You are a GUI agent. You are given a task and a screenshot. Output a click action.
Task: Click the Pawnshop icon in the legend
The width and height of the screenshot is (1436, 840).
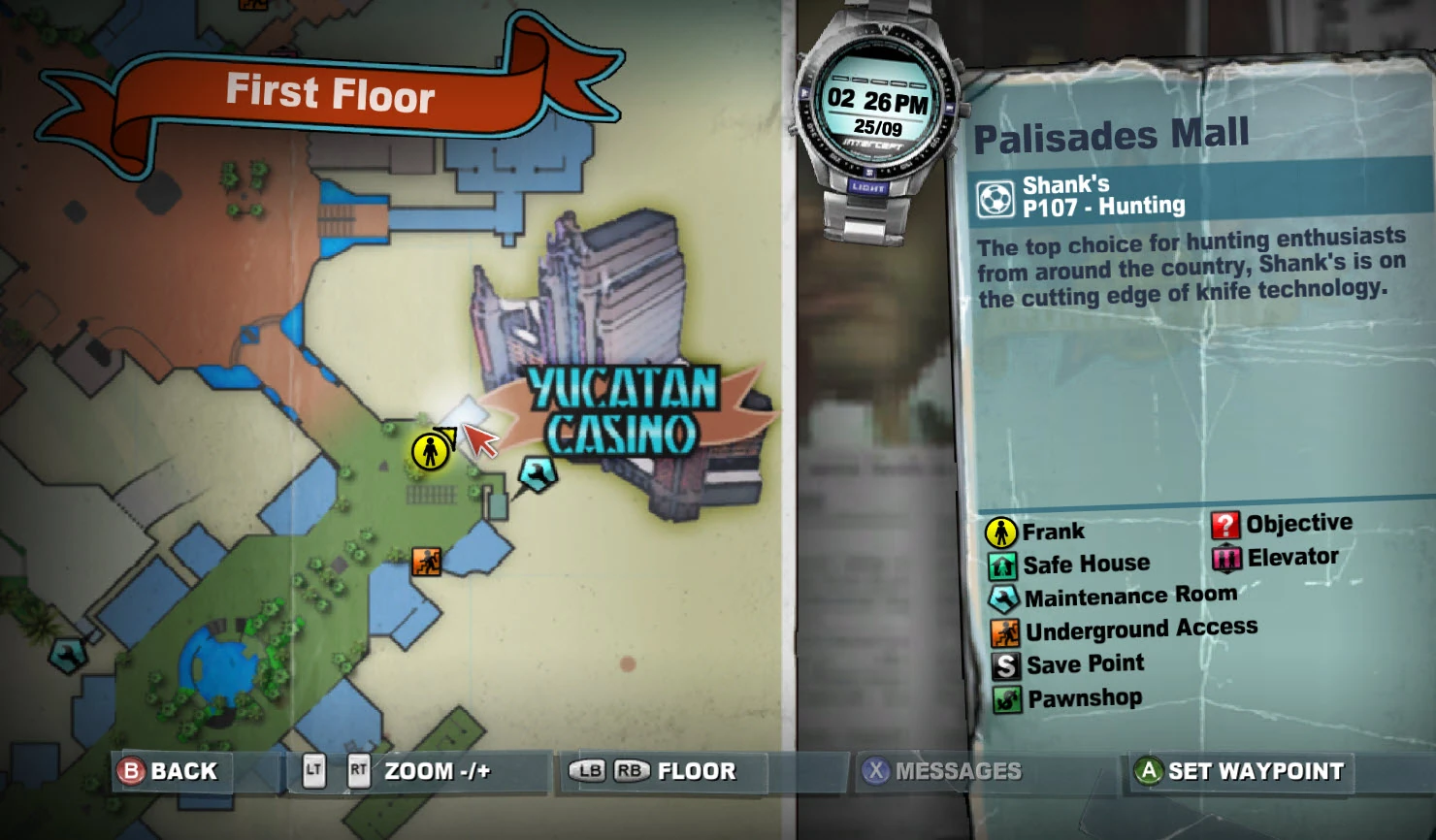[1002, 696]
